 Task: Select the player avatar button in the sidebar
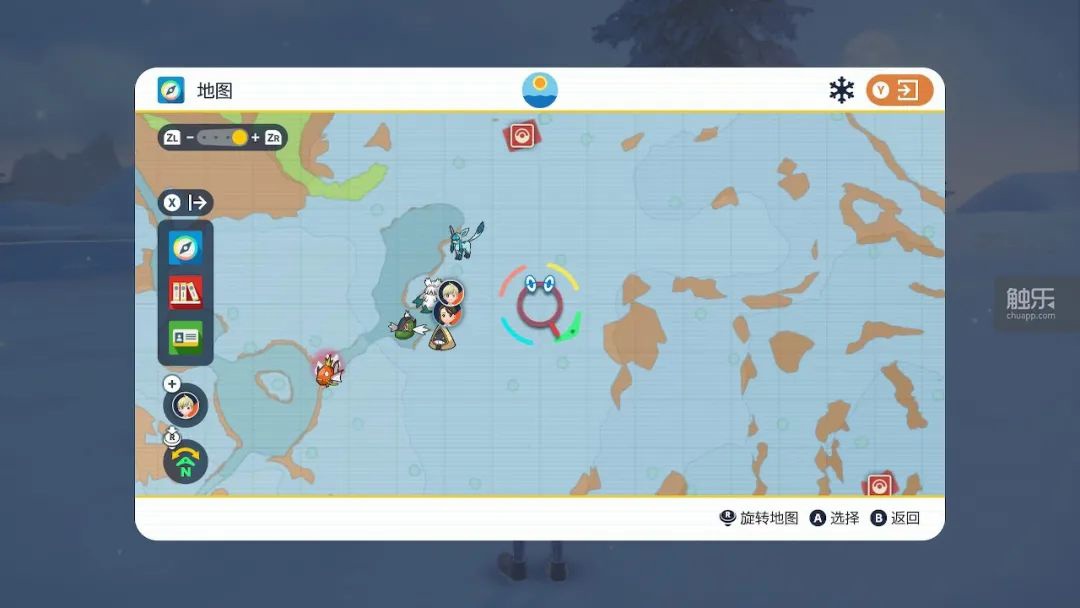[186, 405]
